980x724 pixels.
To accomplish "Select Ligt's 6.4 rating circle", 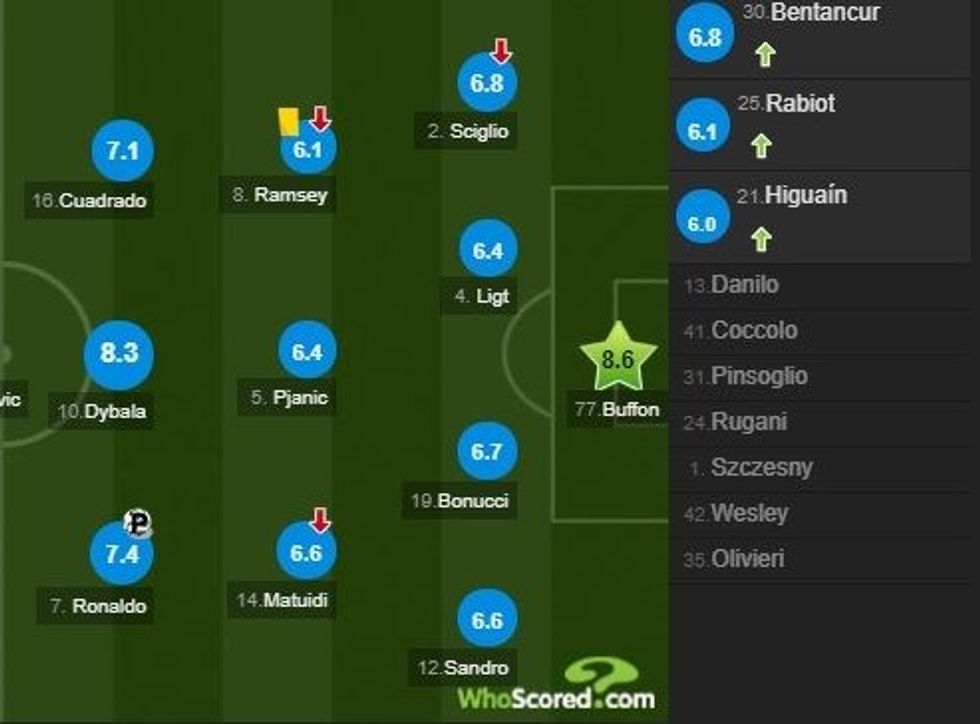I will (487, 251).
